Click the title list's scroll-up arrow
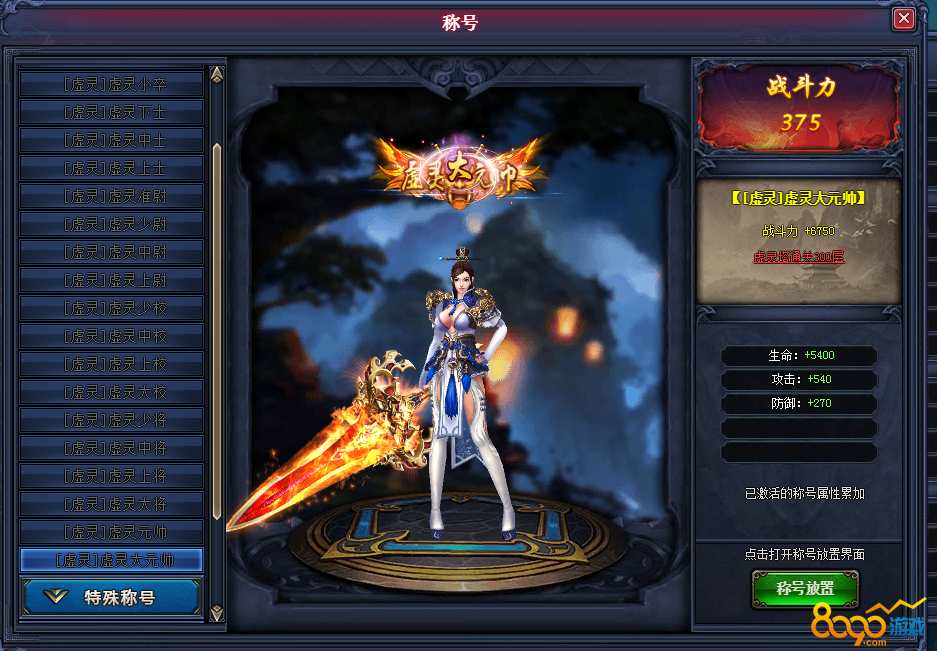Viewport: 937px width, 651px height. [x=216, y=76]
